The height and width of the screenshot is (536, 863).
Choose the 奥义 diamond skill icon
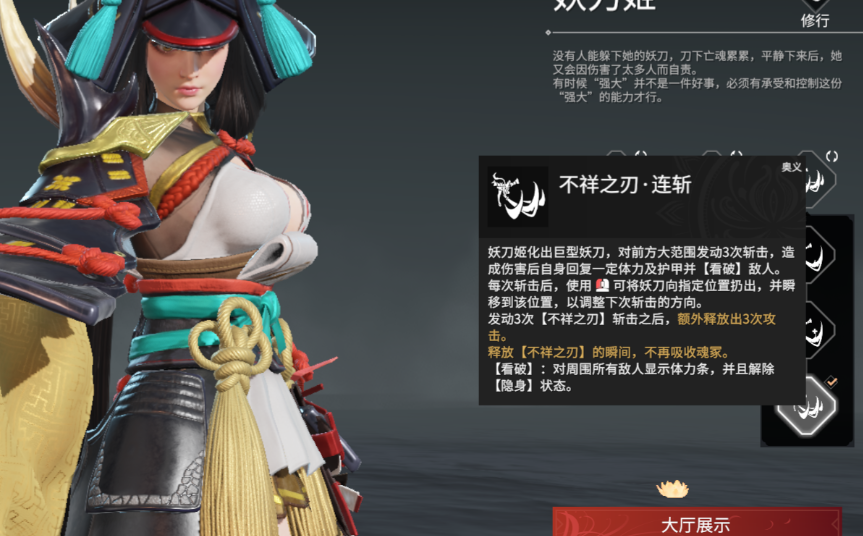coord(818,180)
